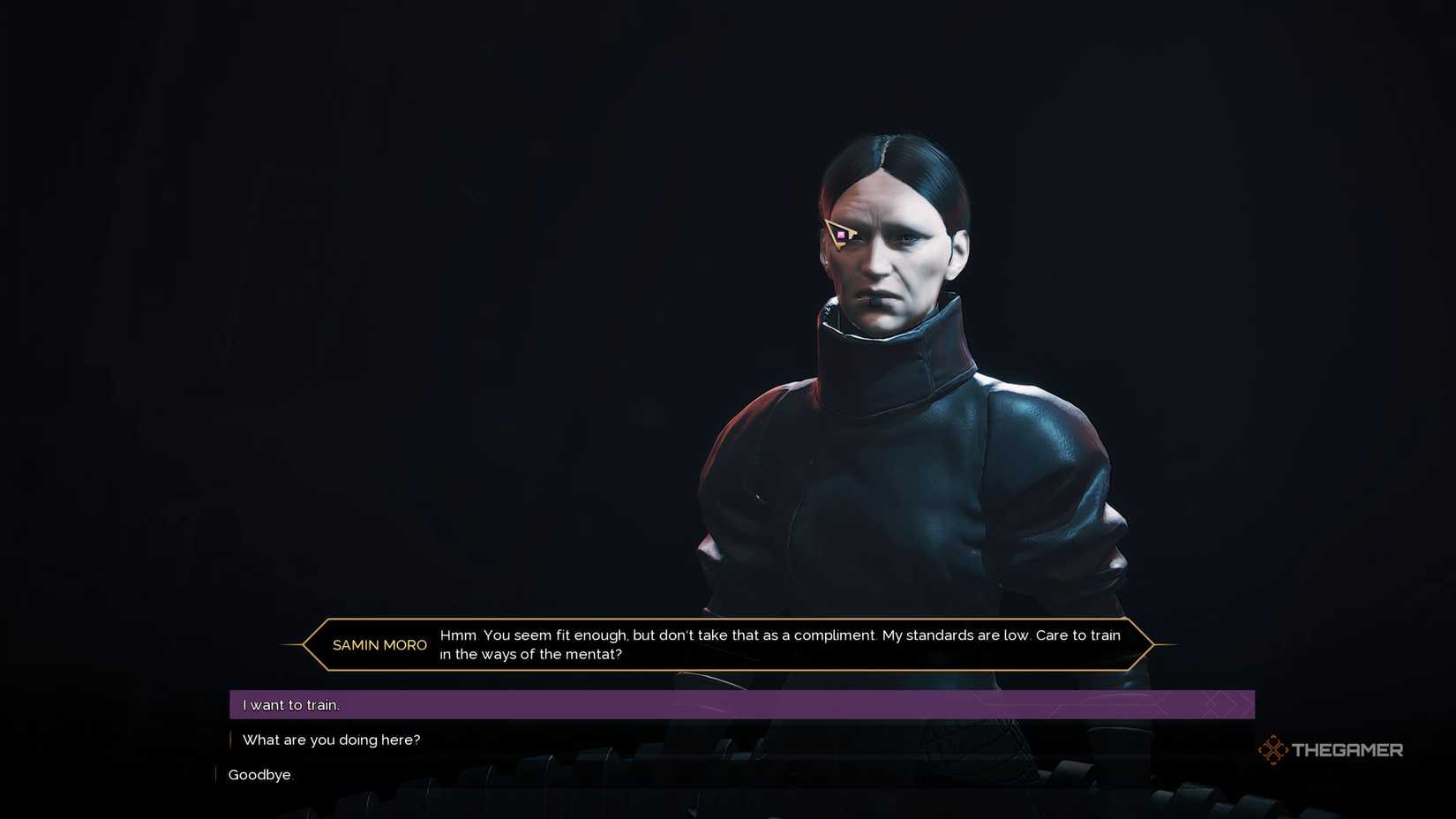Click the tick mark beside 'Goodbye.'
The width and height of the screenshot is (1456, 819).
click(217, 774)
